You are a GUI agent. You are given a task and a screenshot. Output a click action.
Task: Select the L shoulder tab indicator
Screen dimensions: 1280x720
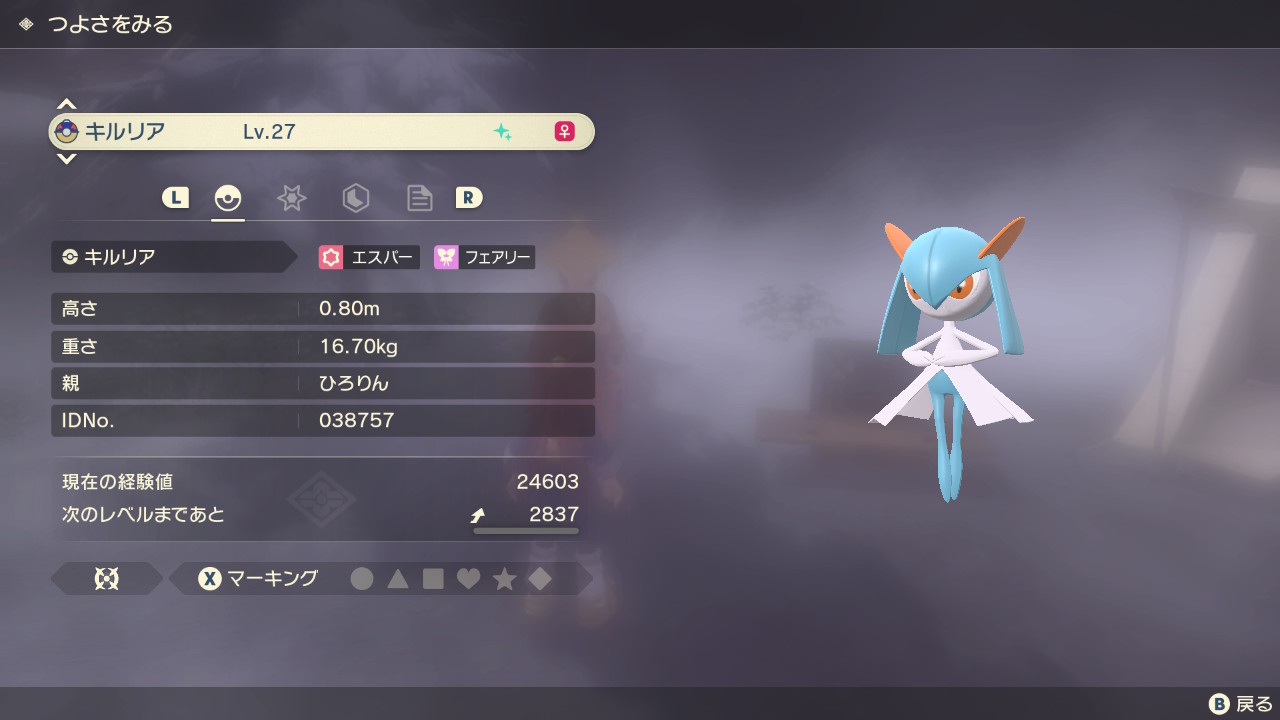point(175,198)
